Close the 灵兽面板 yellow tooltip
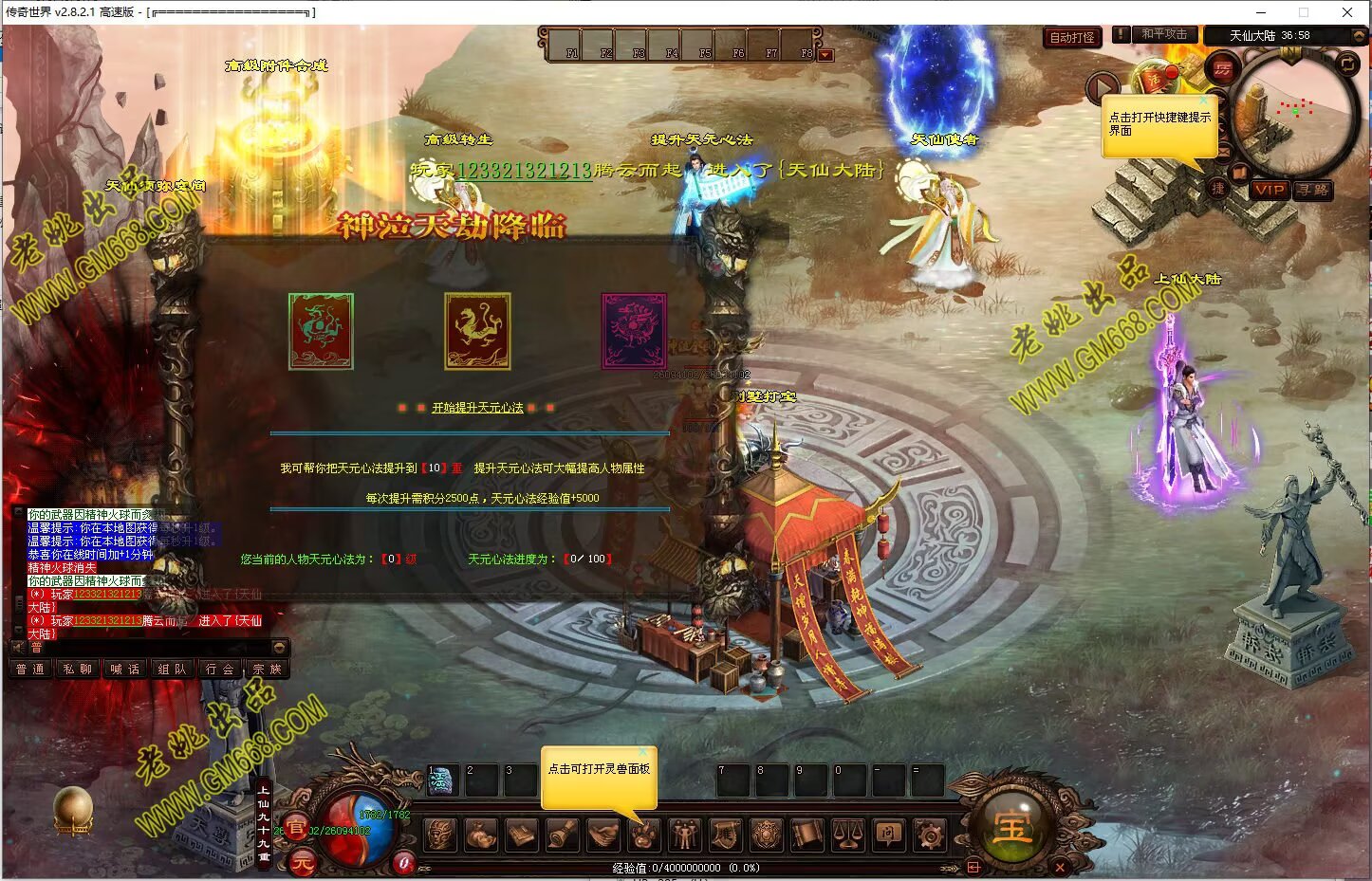Viewport: 1372px width, 881px height. 643,752
